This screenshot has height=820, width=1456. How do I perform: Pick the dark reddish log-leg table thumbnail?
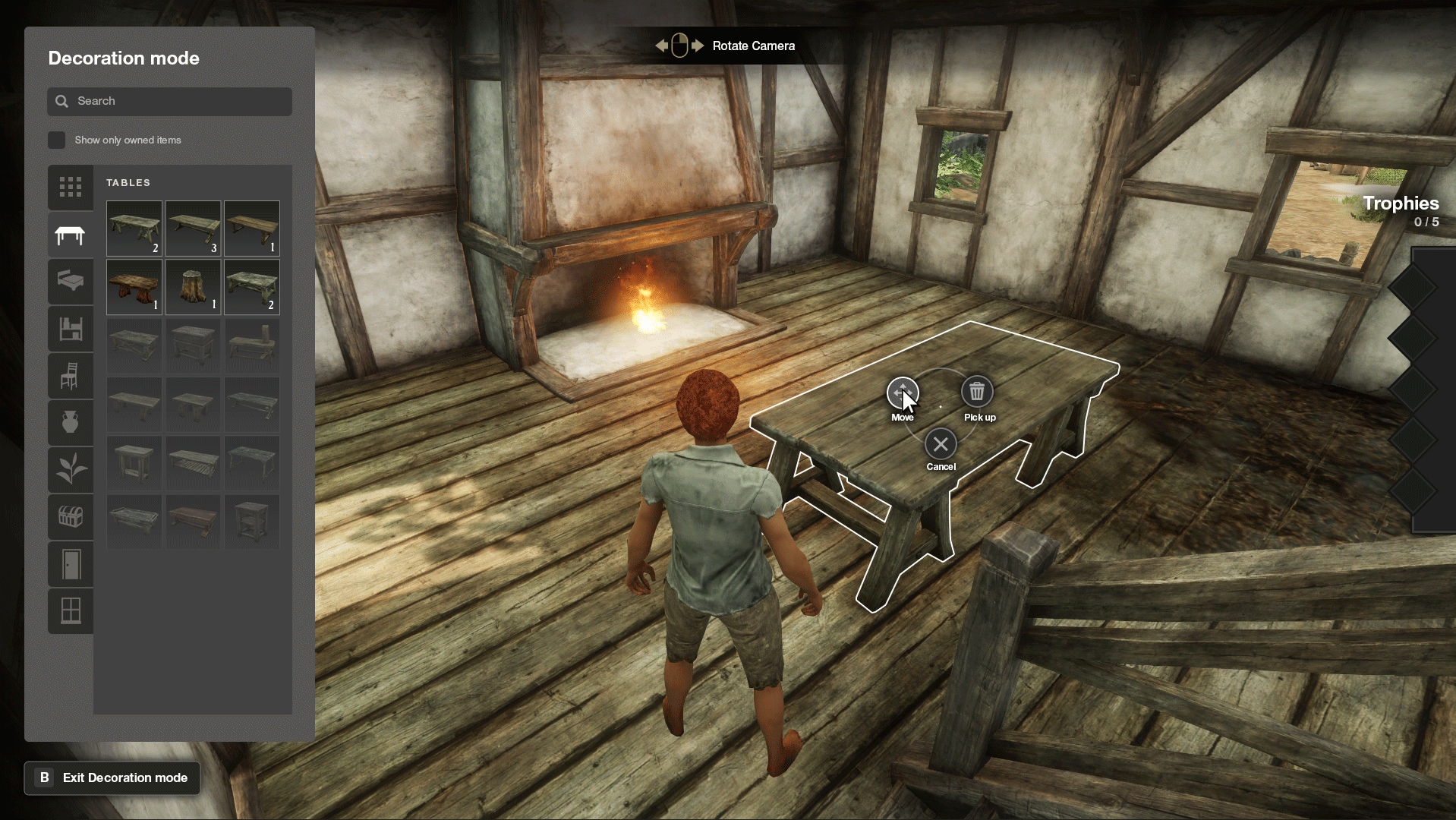coord(134,287)
